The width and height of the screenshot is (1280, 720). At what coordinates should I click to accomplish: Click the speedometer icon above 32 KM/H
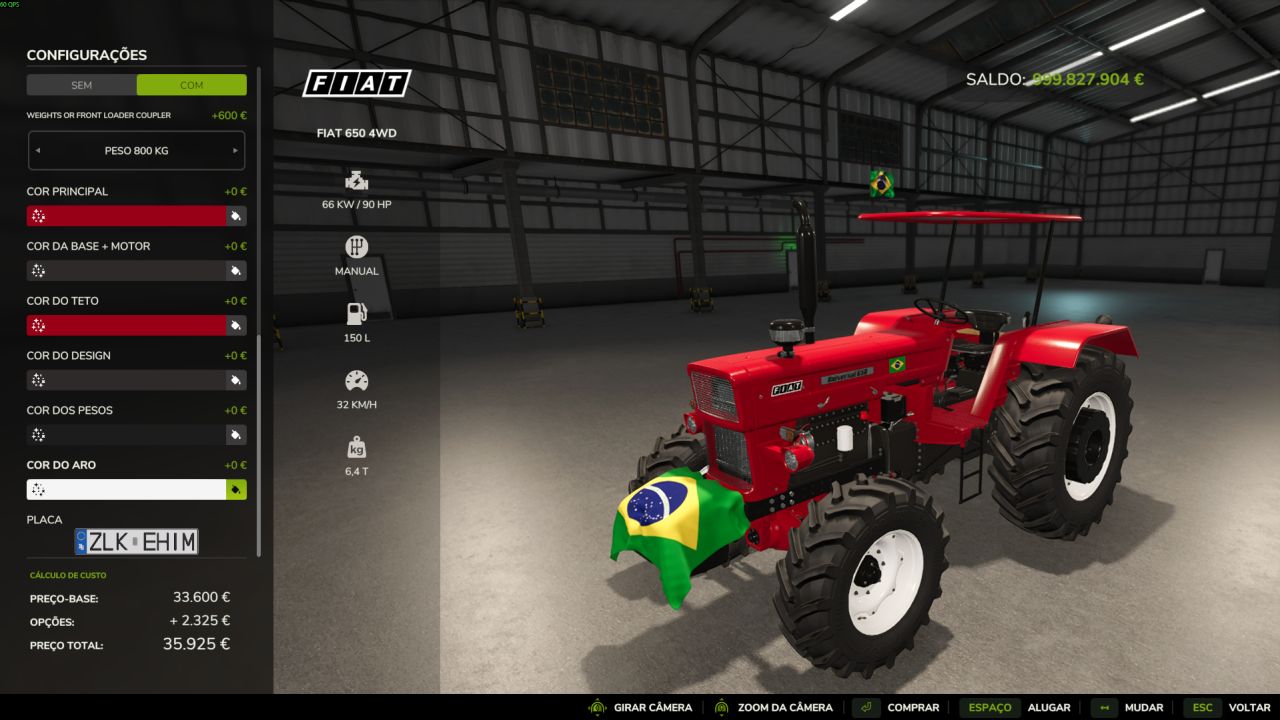point(356,381)
